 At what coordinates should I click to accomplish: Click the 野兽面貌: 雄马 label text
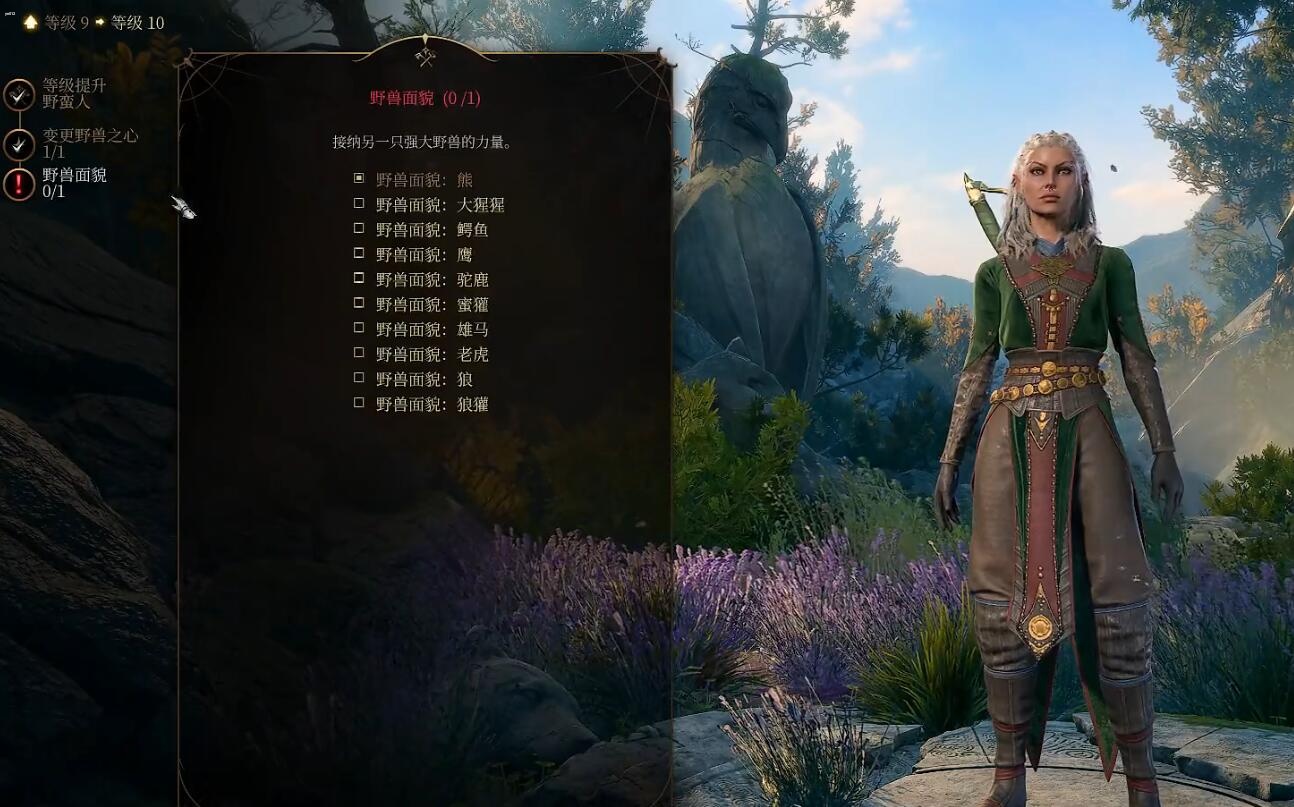pos(427,329)
